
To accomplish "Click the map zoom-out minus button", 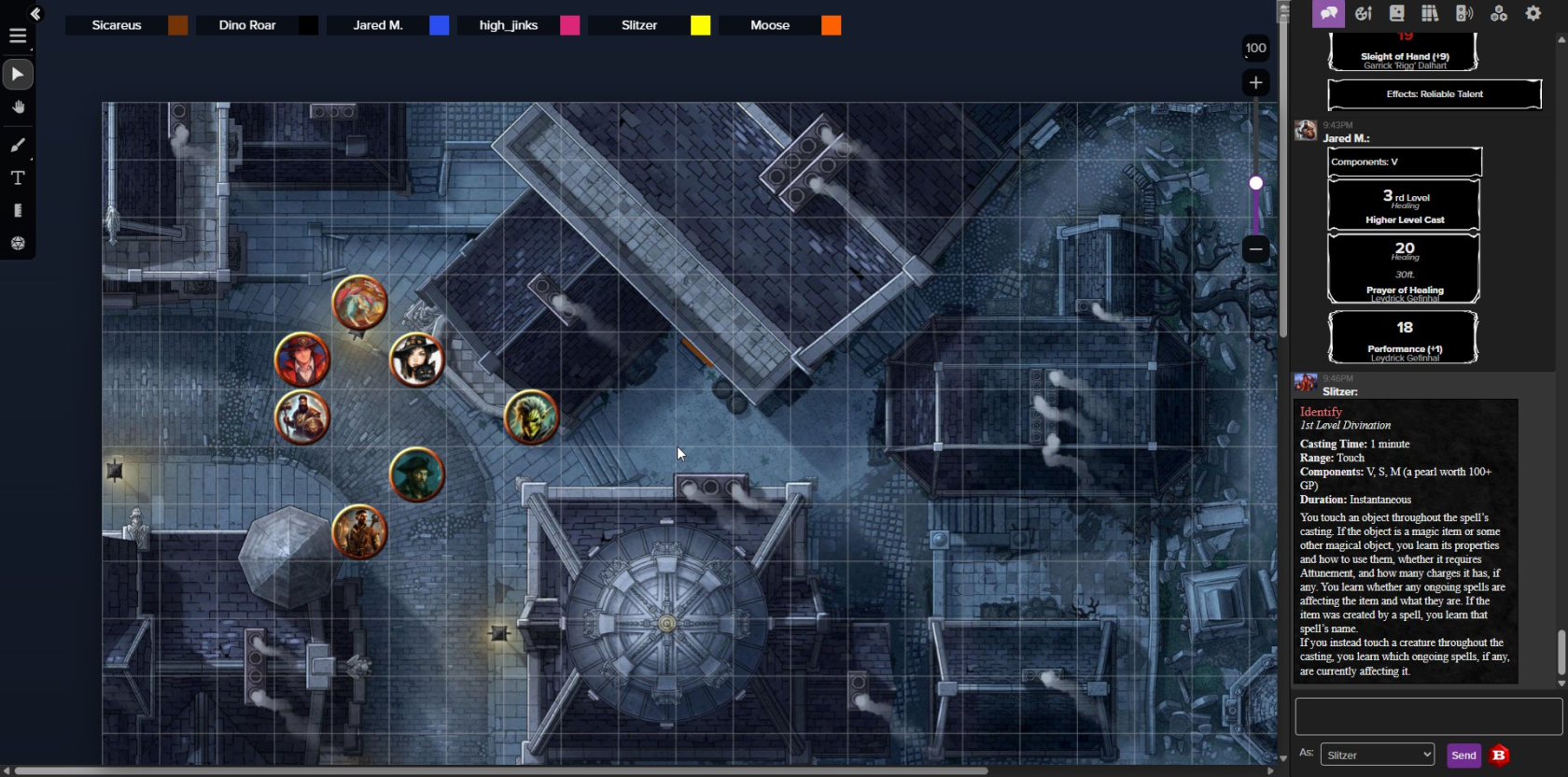I will 1256,248.
